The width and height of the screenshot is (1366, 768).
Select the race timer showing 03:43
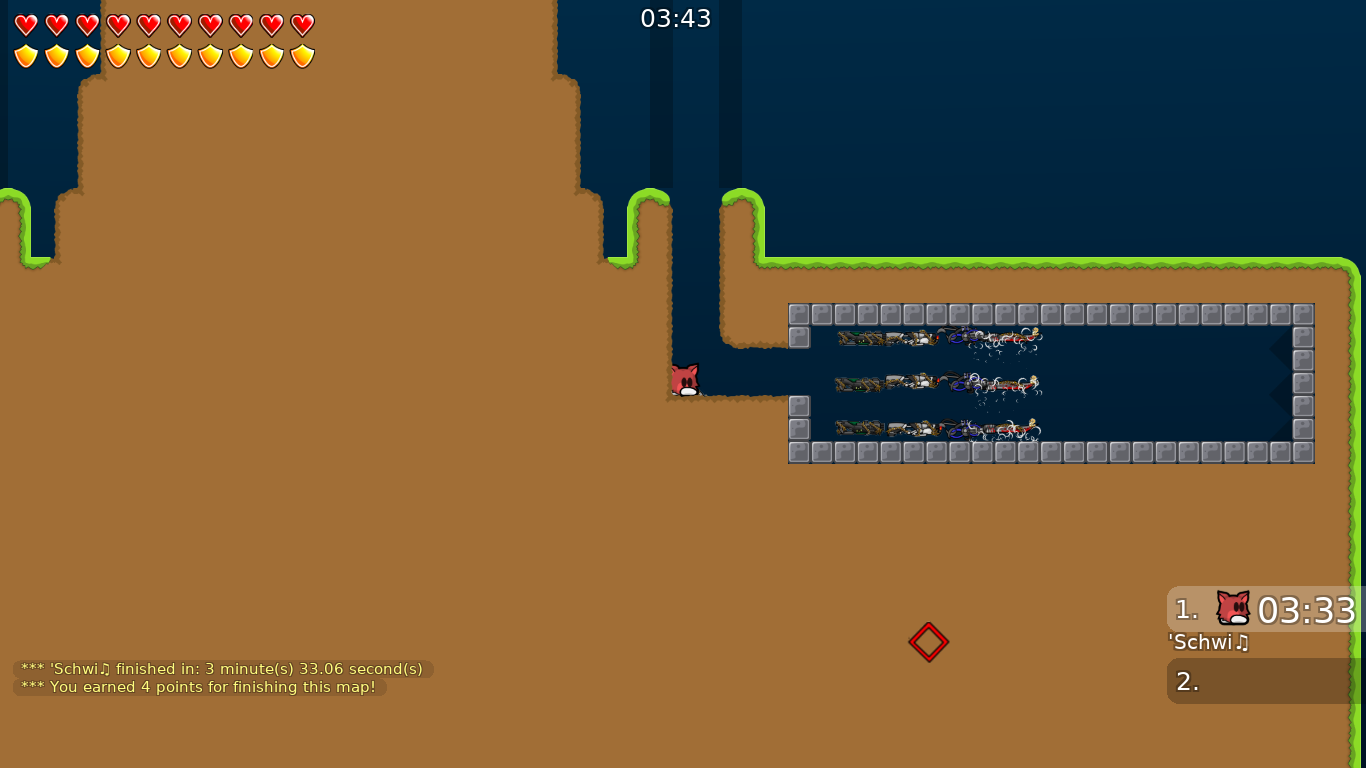point(677,17)
